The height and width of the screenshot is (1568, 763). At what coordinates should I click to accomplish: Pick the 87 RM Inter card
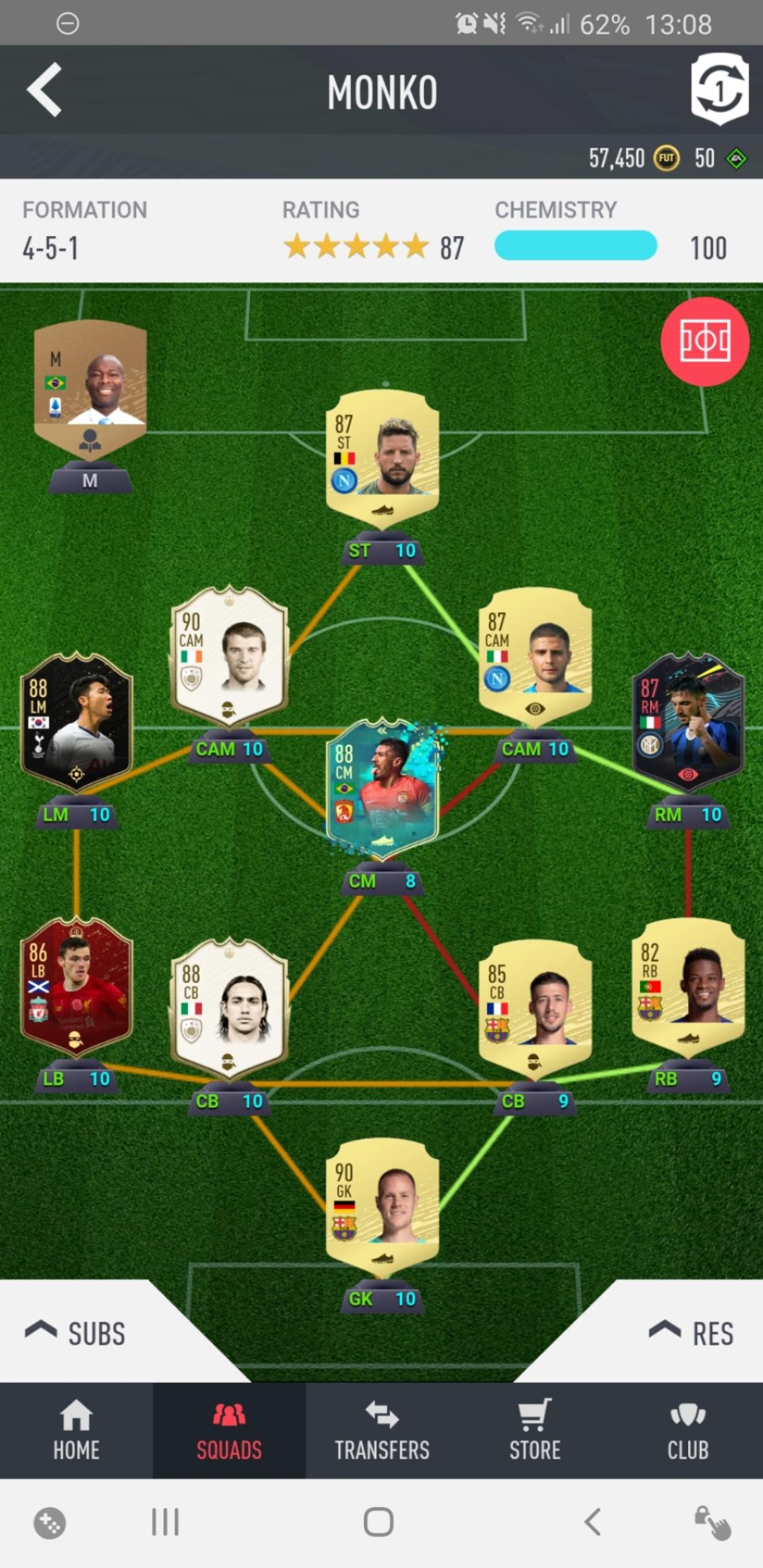point(688,720)
